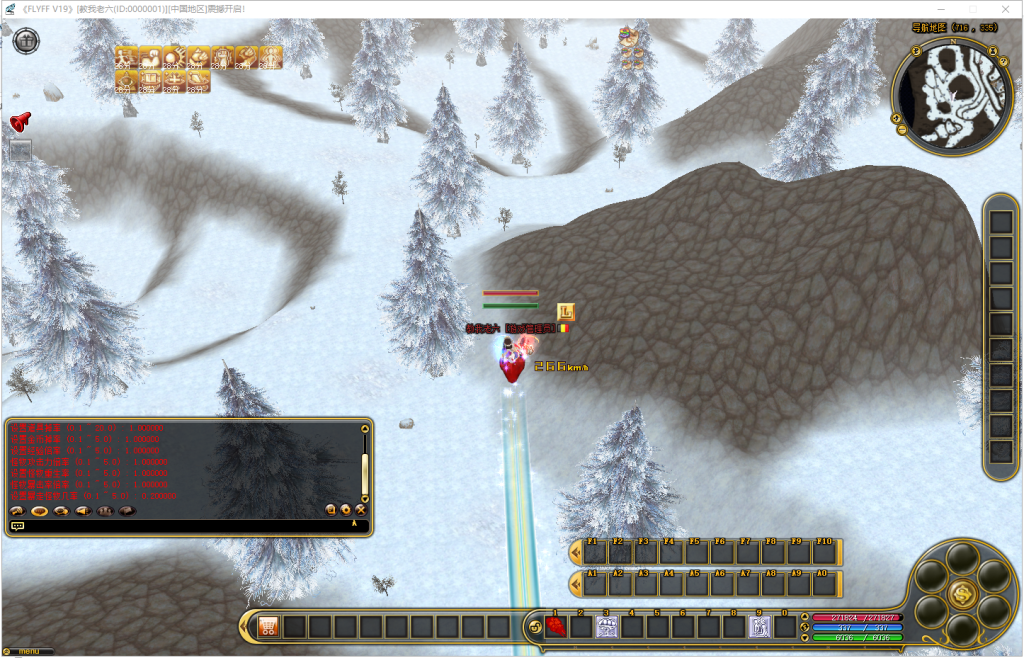This screenshot has width=1024, height=658.
Task: Click the gold center button of the wheel
Action: coord(963,593)
